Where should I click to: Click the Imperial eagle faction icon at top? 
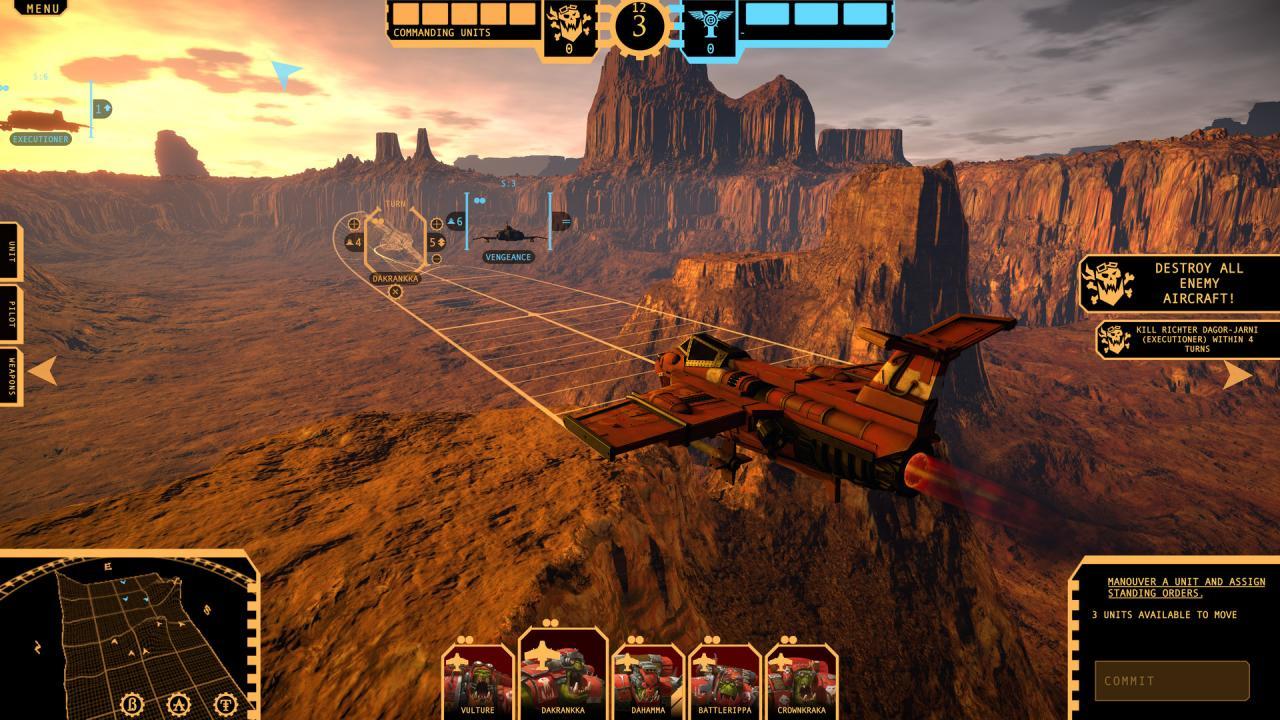712,22
